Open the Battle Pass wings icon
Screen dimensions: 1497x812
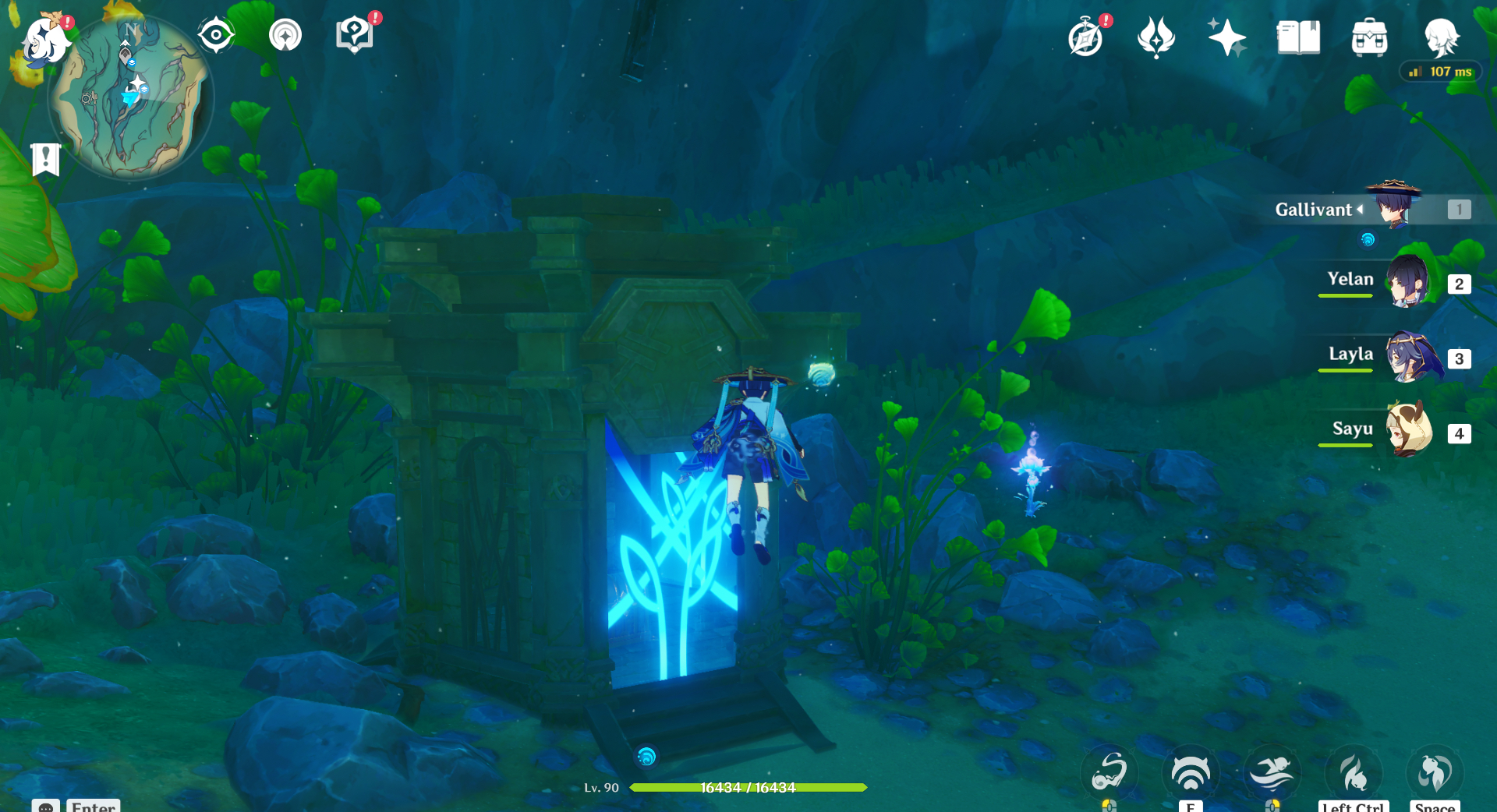(x=1156, y=36)
